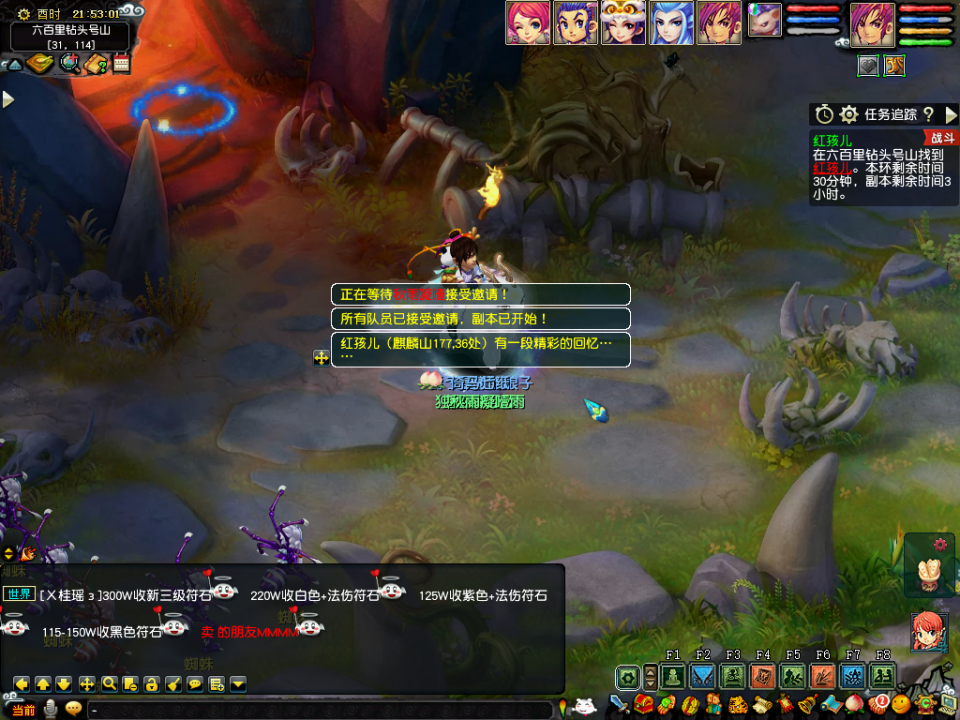Activate the F7 blue splash skill

point(852,676)
